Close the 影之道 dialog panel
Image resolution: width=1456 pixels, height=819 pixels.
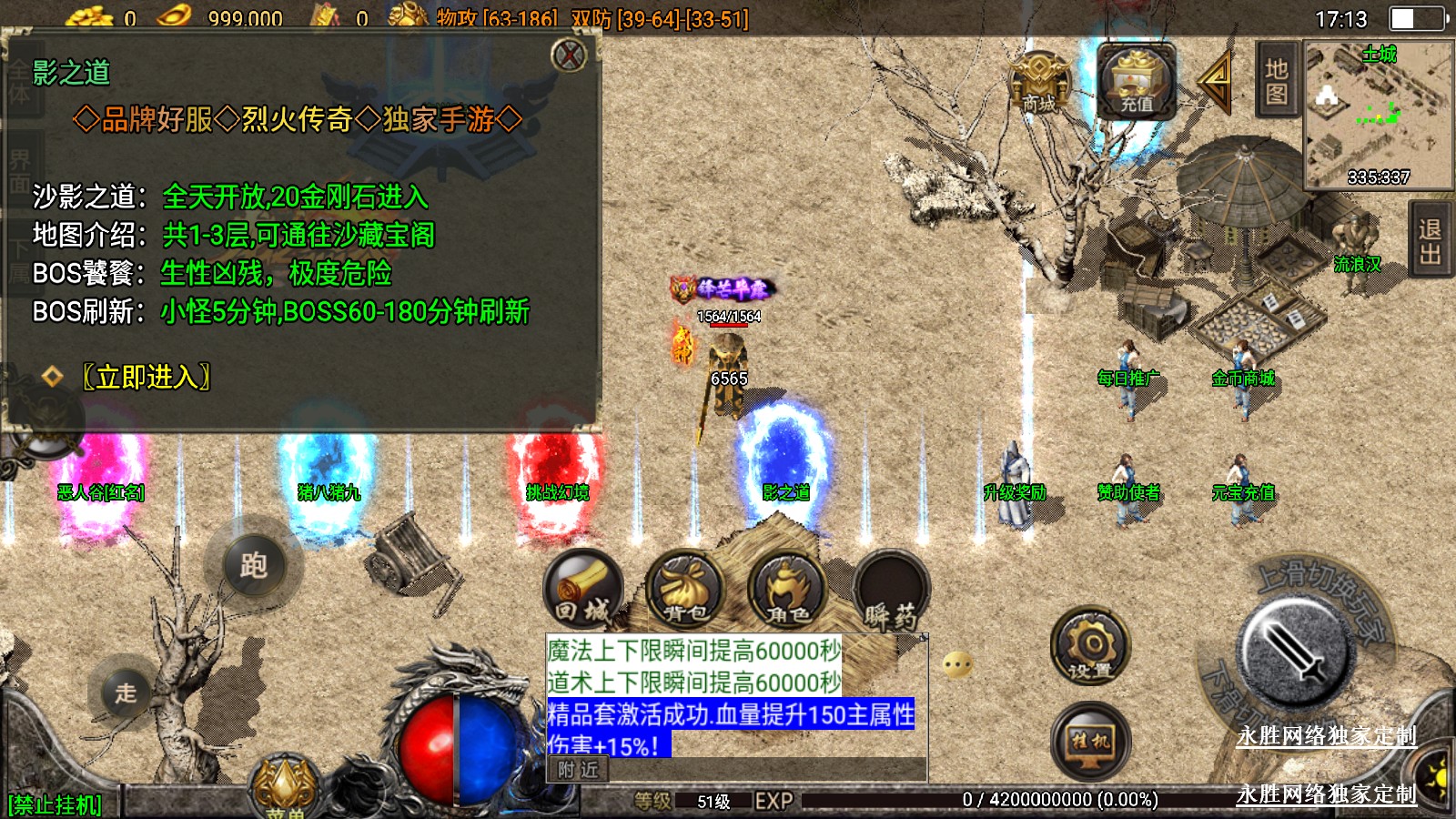tap(570, 56)
